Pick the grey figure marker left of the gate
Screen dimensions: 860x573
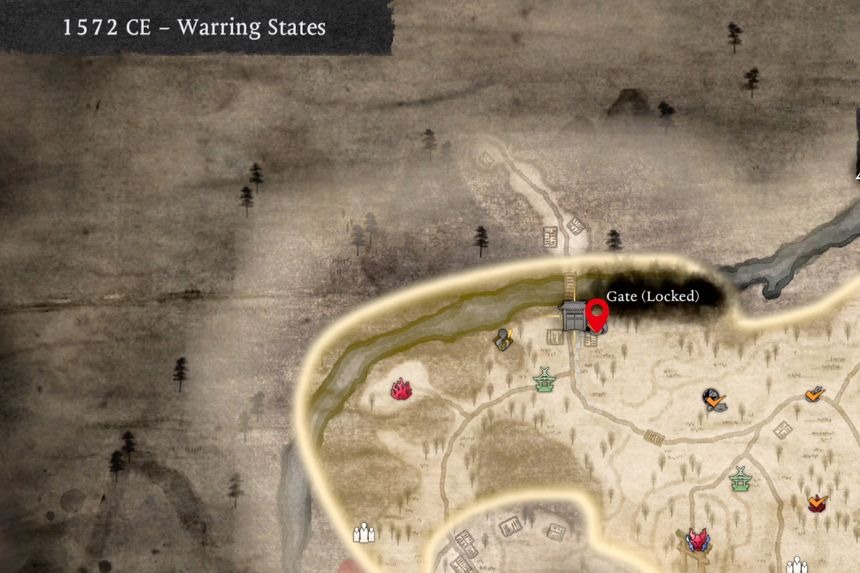point(503,340)
